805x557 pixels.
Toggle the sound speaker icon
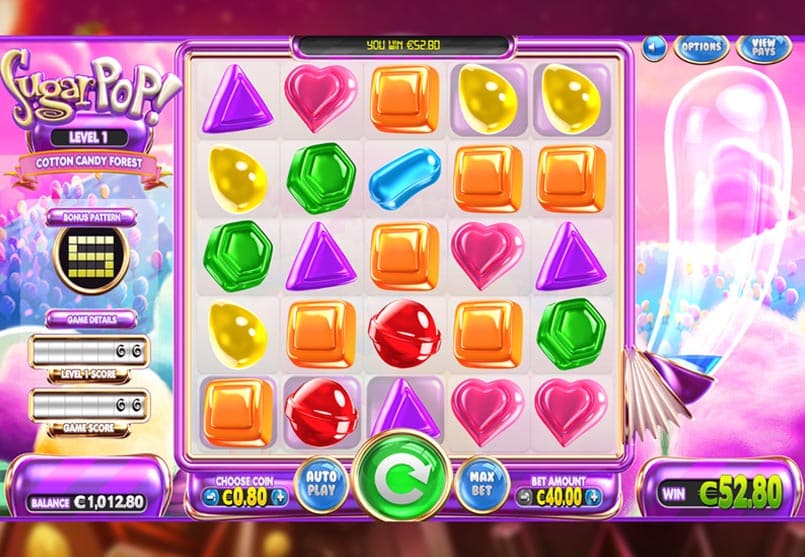(655, 46)
